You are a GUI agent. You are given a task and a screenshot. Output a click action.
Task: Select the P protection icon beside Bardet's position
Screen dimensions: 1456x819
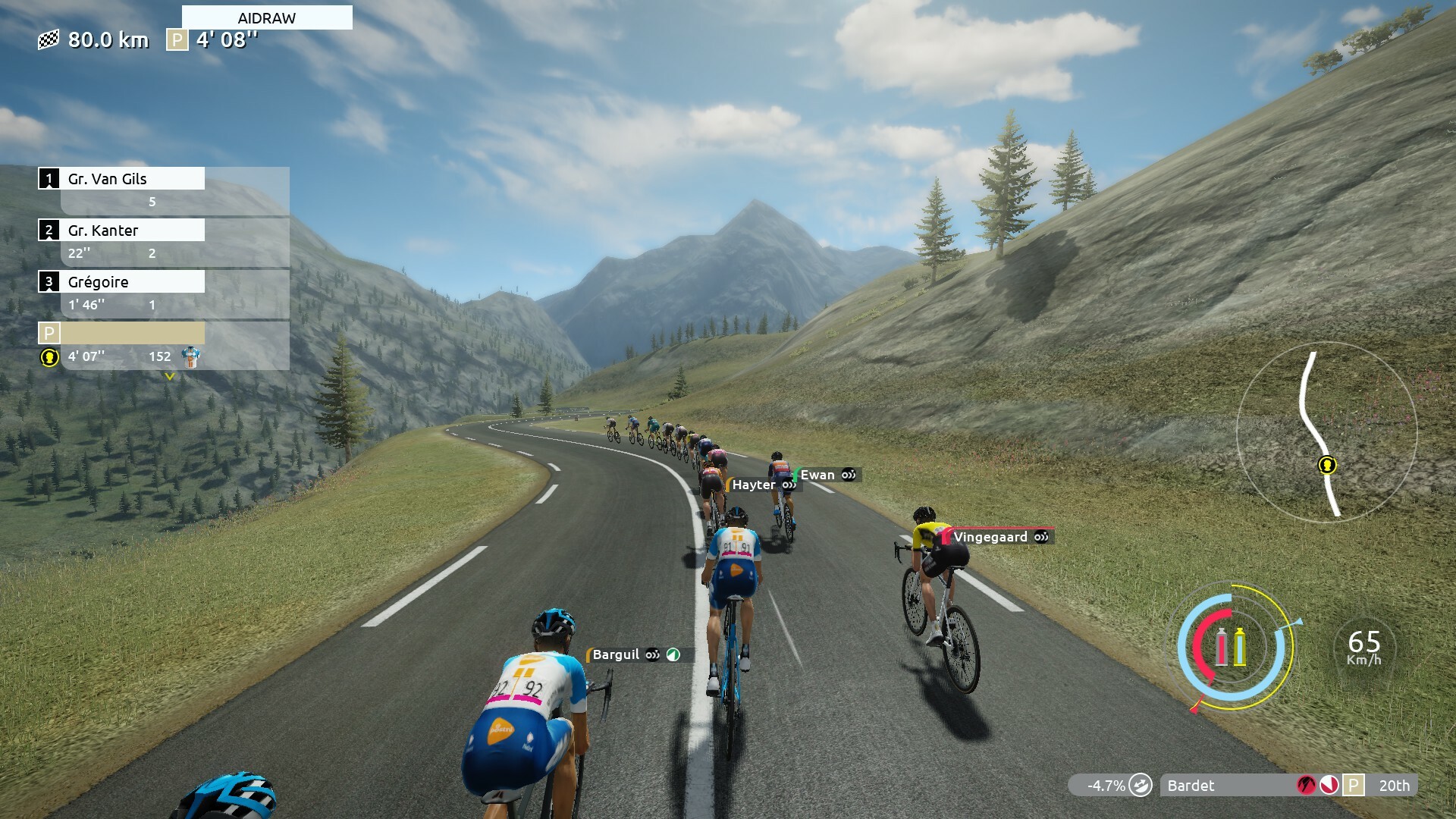[x=1353, y=786]
